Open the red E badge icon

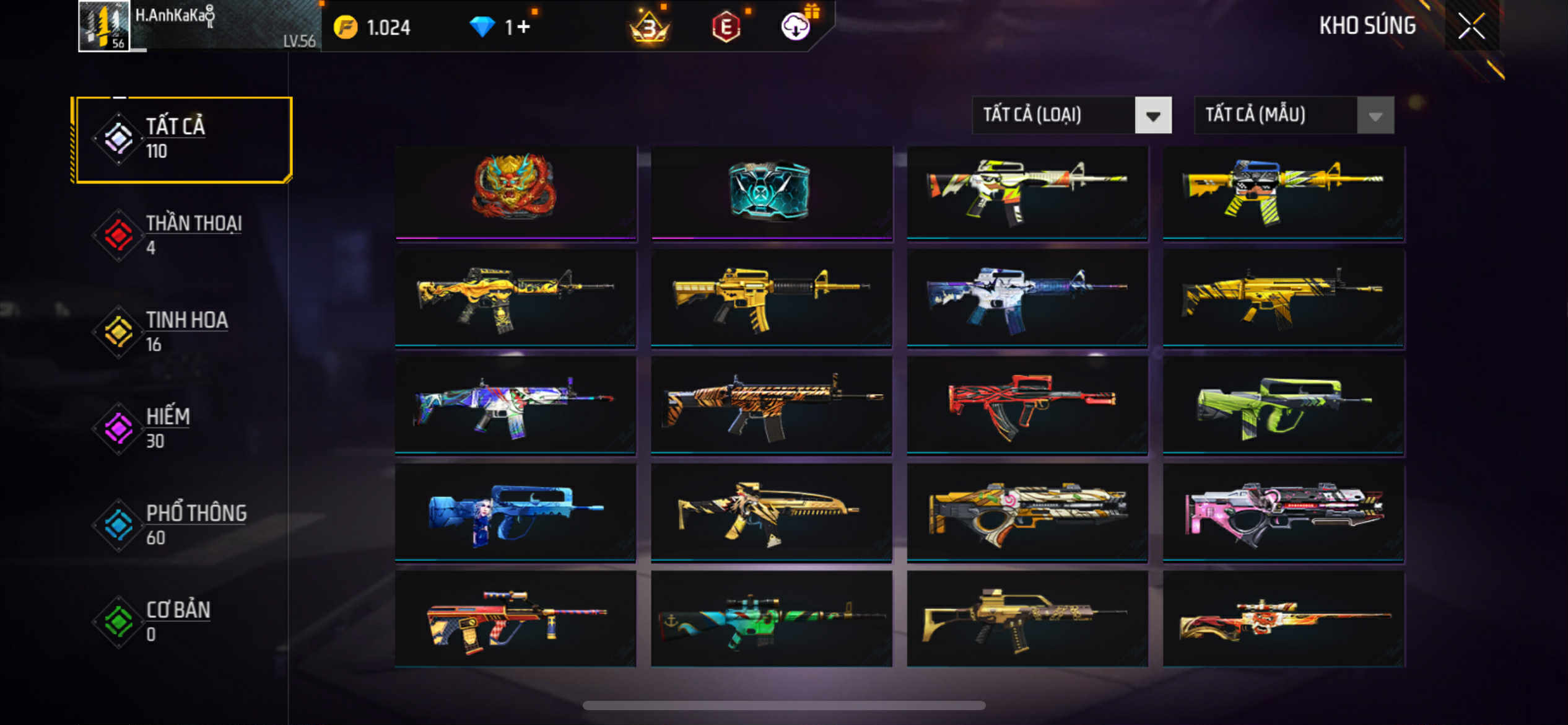click(x=726, y=27)
